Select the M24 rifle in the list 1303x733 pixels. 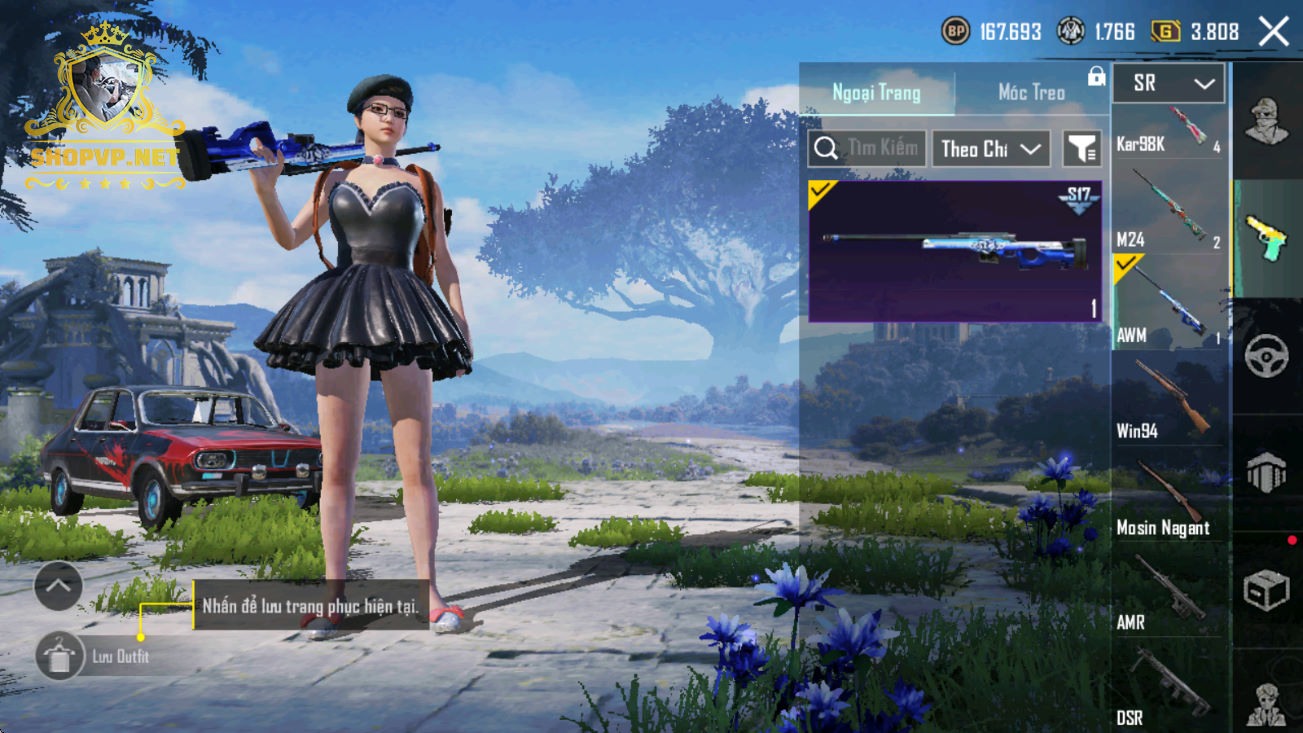(1169, 207)
